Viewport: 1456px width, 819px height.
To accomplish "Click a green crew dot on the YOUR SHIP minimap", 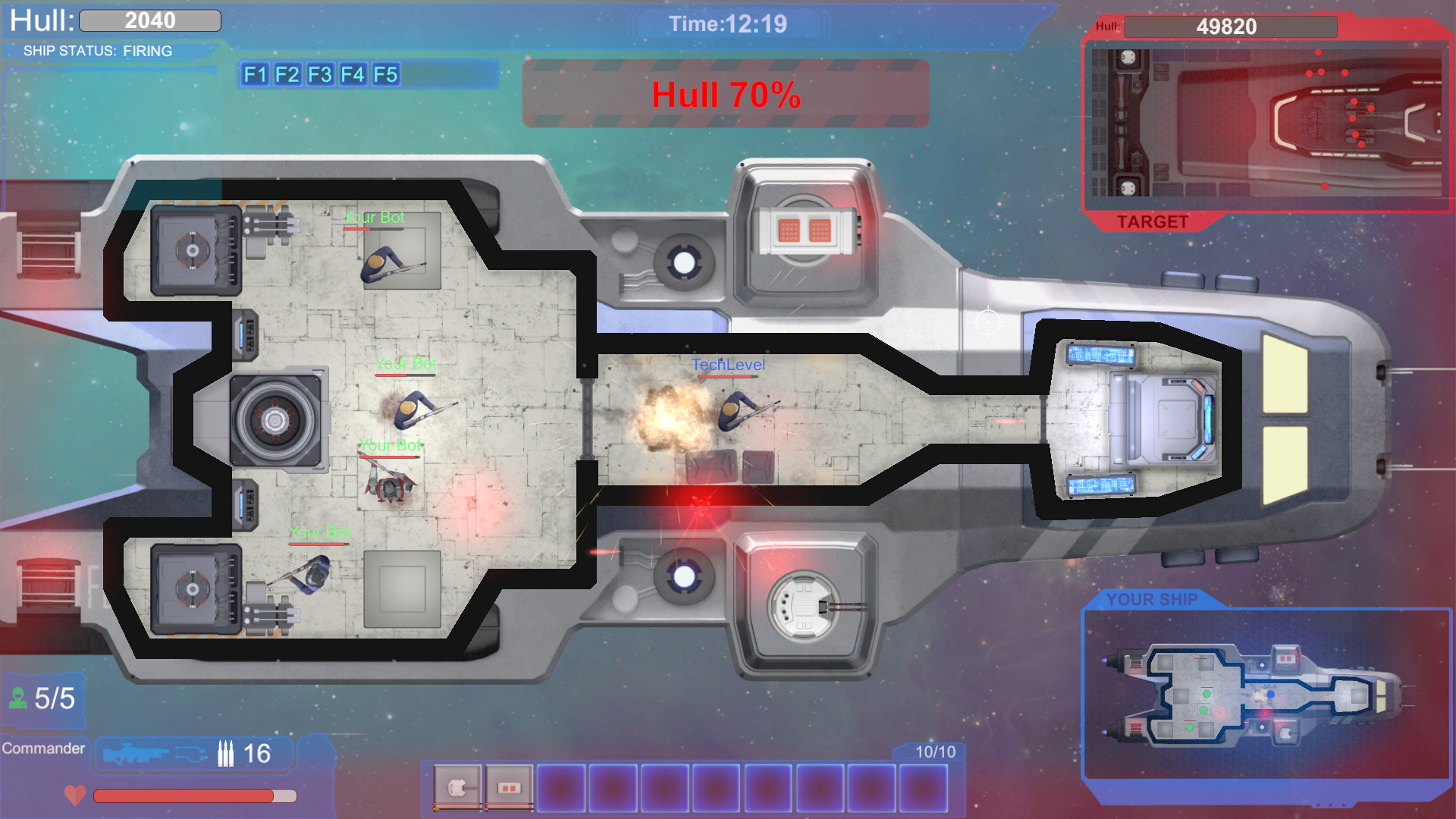I will (1207, 694).
